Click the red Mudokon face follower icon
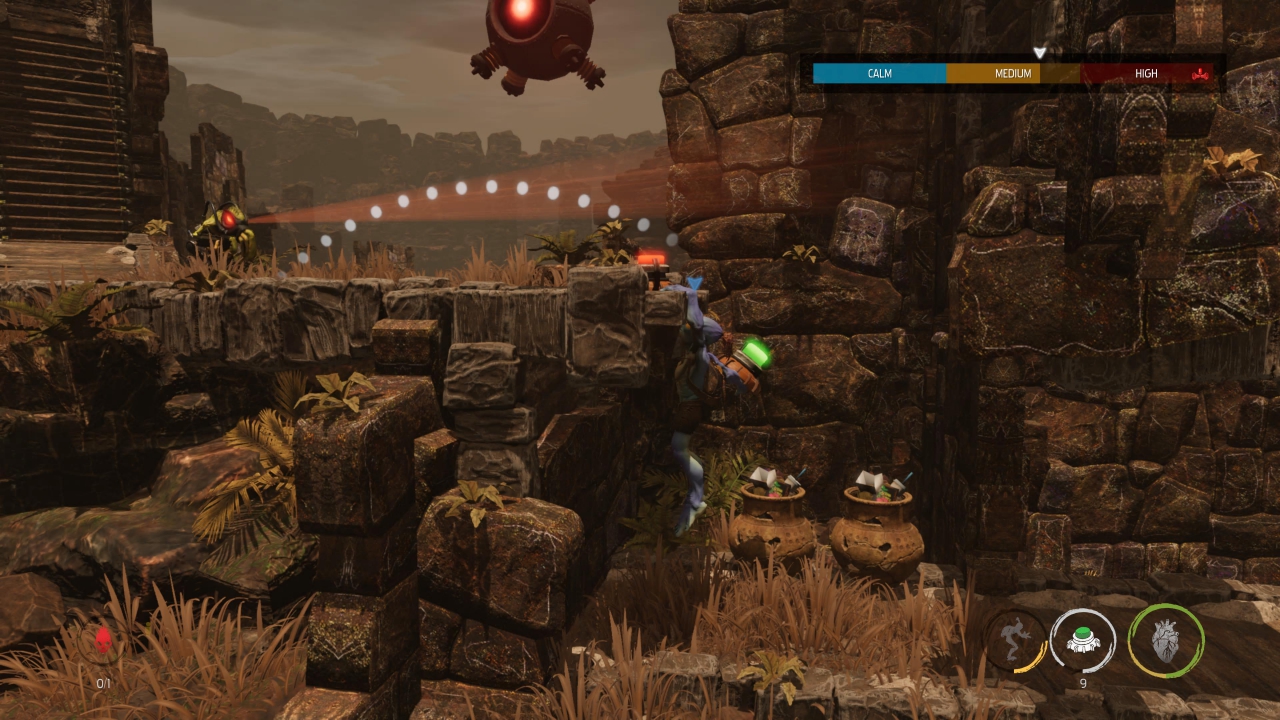Screen dimensions: 1280x720 pos(103,641)
